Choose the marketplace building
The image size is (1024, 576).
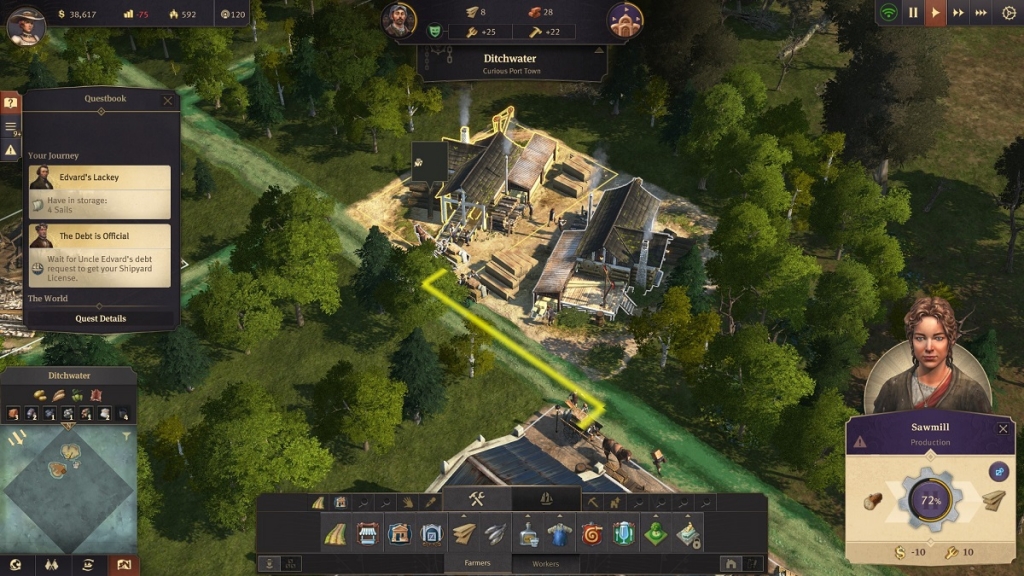[x=368, y=534]
